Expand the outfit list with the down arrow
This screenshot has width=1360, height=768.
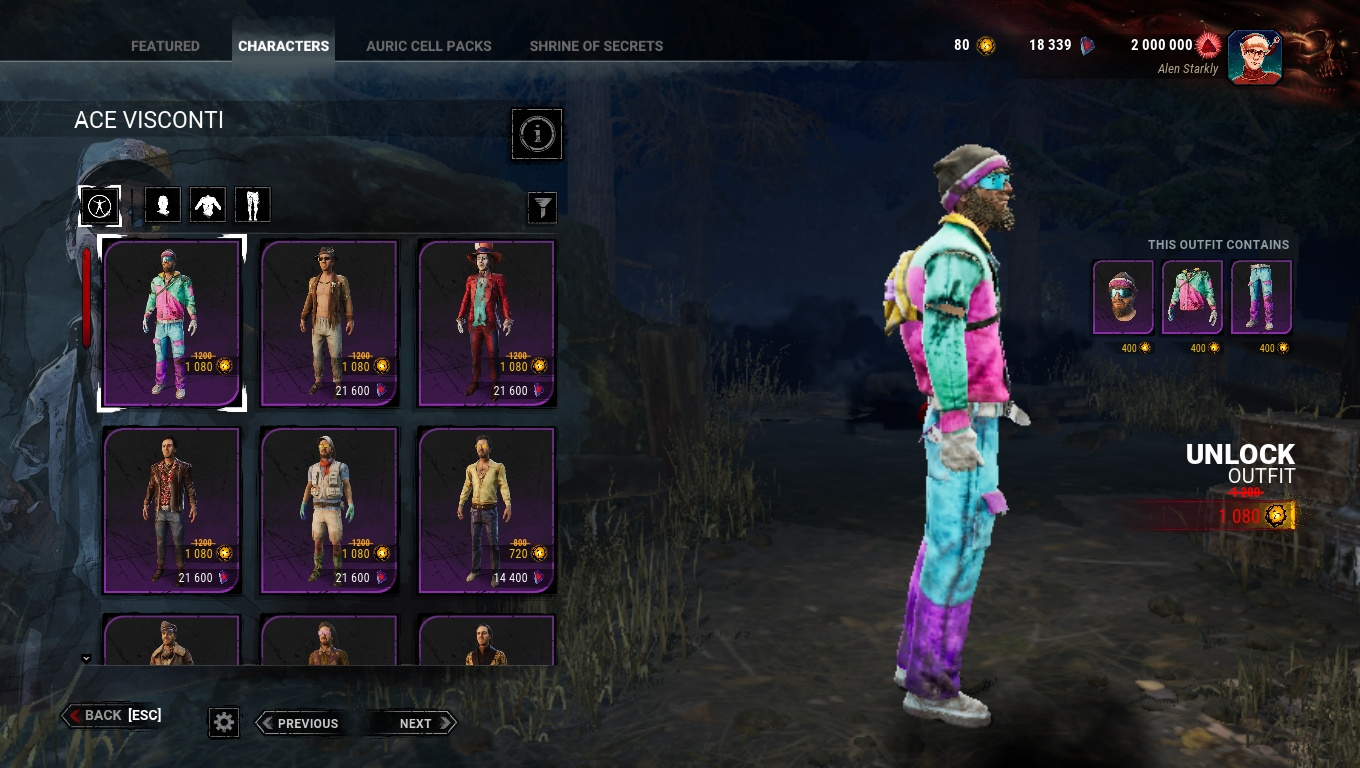coord(85,658)
